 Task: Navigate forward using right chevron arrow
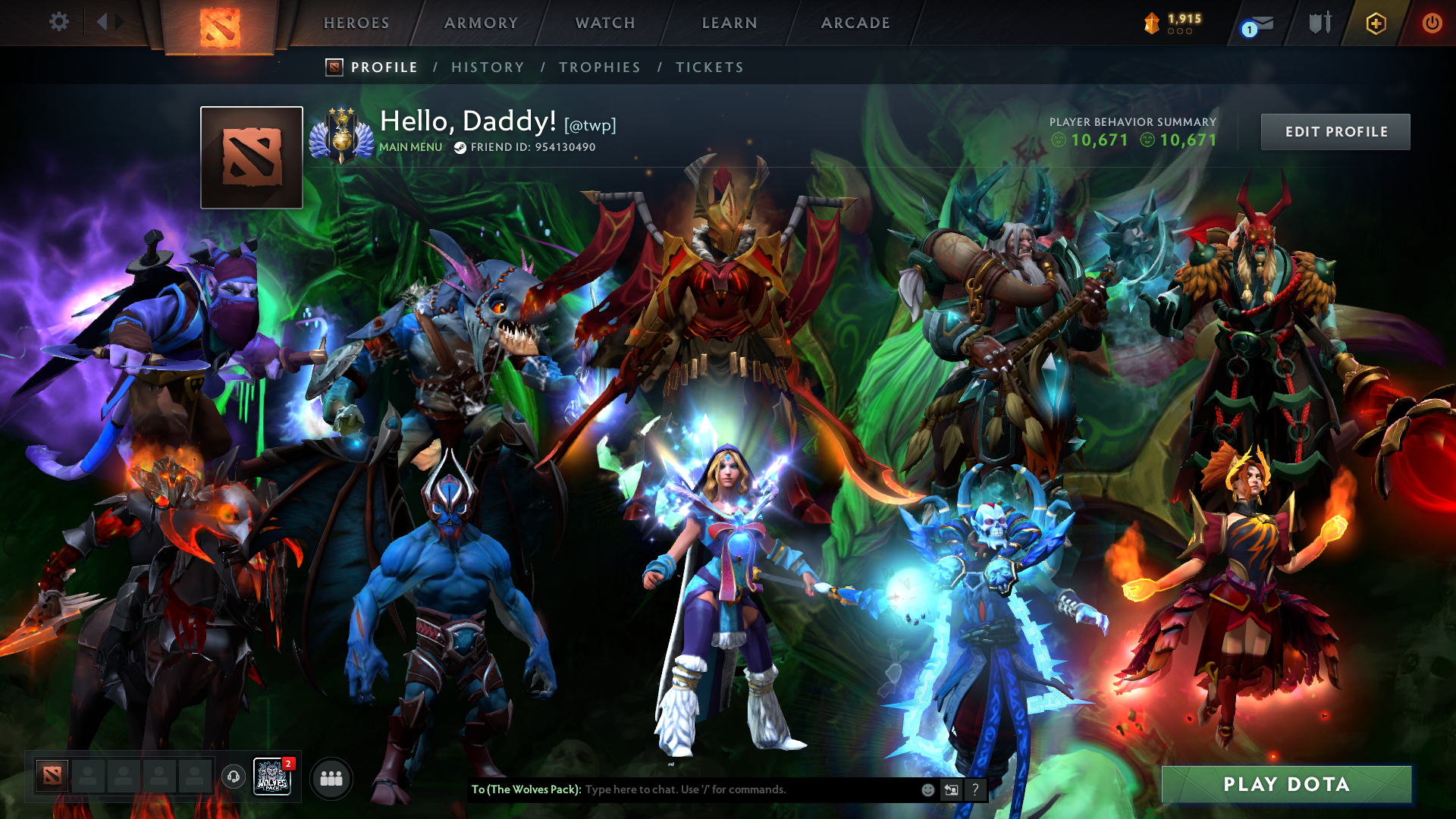118,22
